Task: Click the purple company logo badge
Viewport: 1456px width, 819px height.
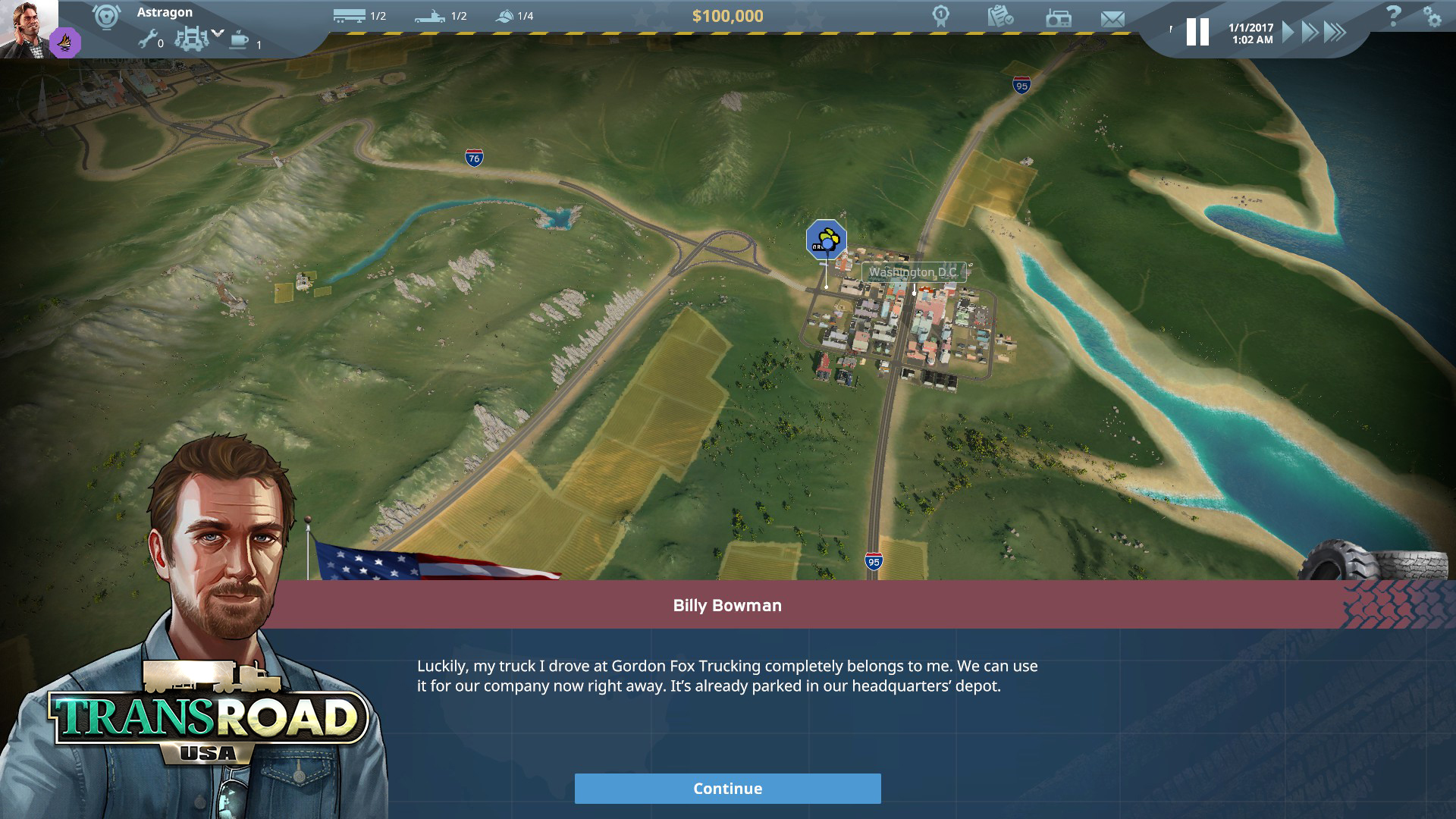Action: click(65, 42)
